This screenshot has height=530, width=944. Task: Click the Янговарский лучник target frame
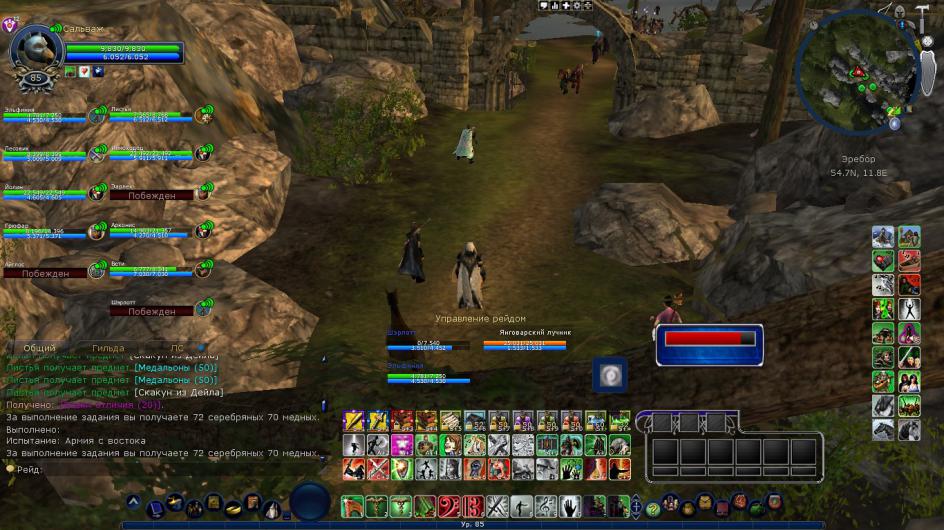[525, 341]
